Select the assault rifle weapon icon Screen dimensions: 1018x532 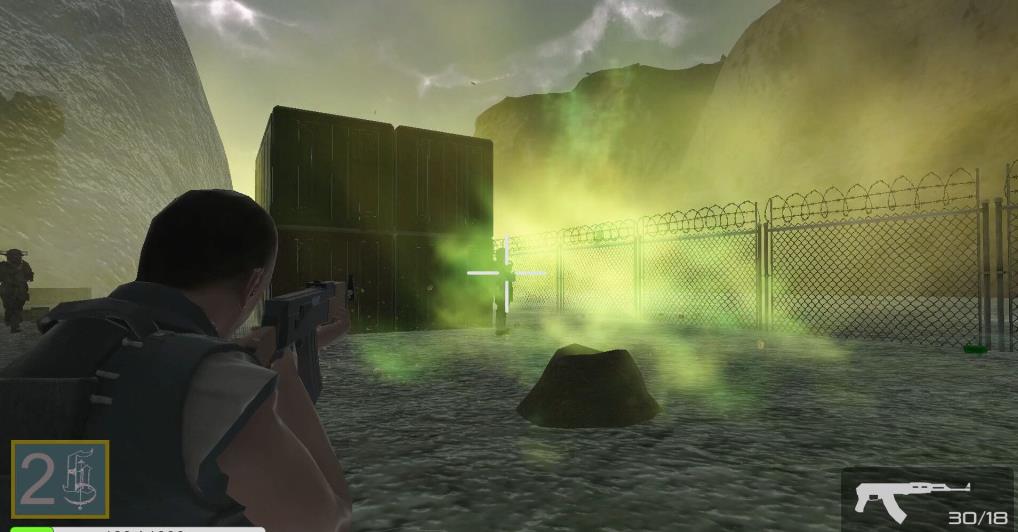(911, 494)
